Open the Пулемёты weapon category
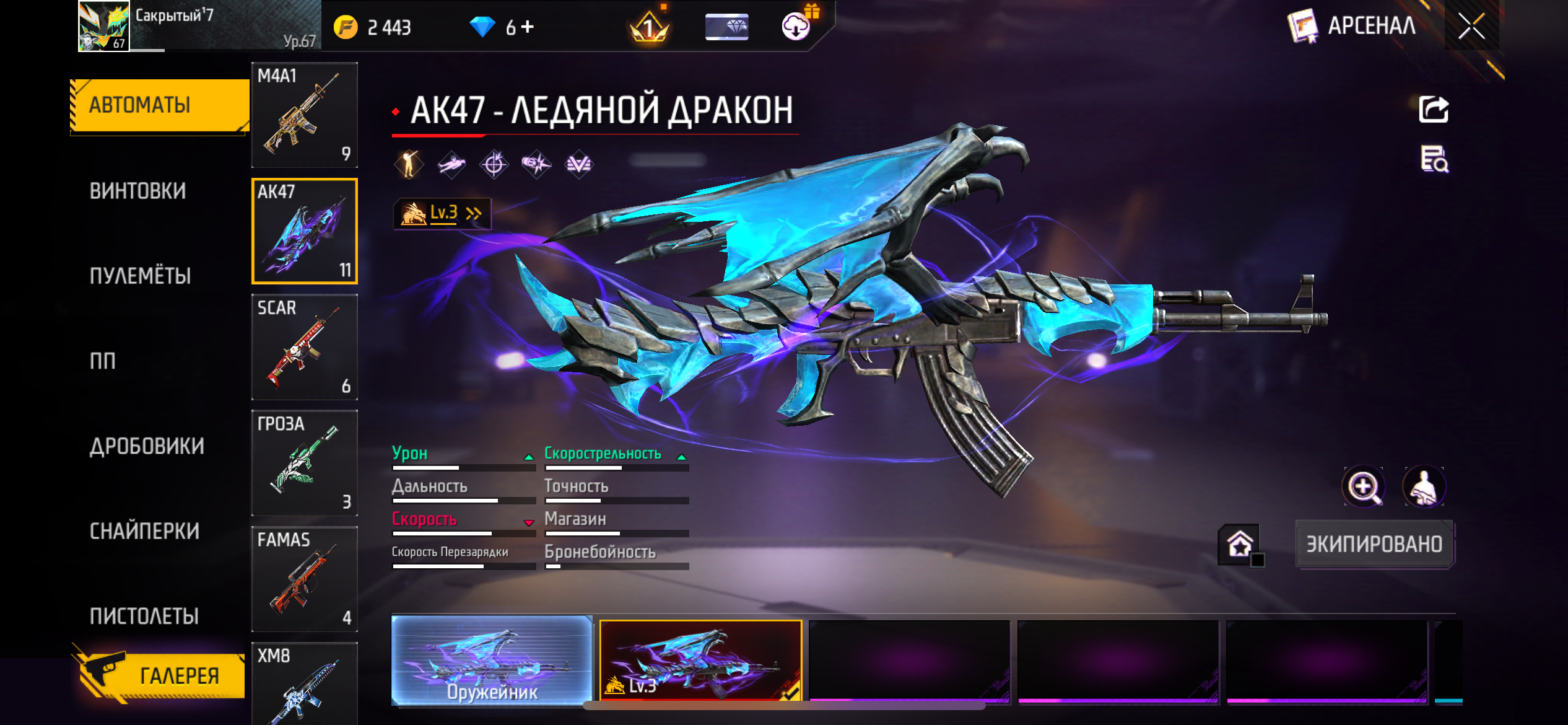 click(140, 276)
